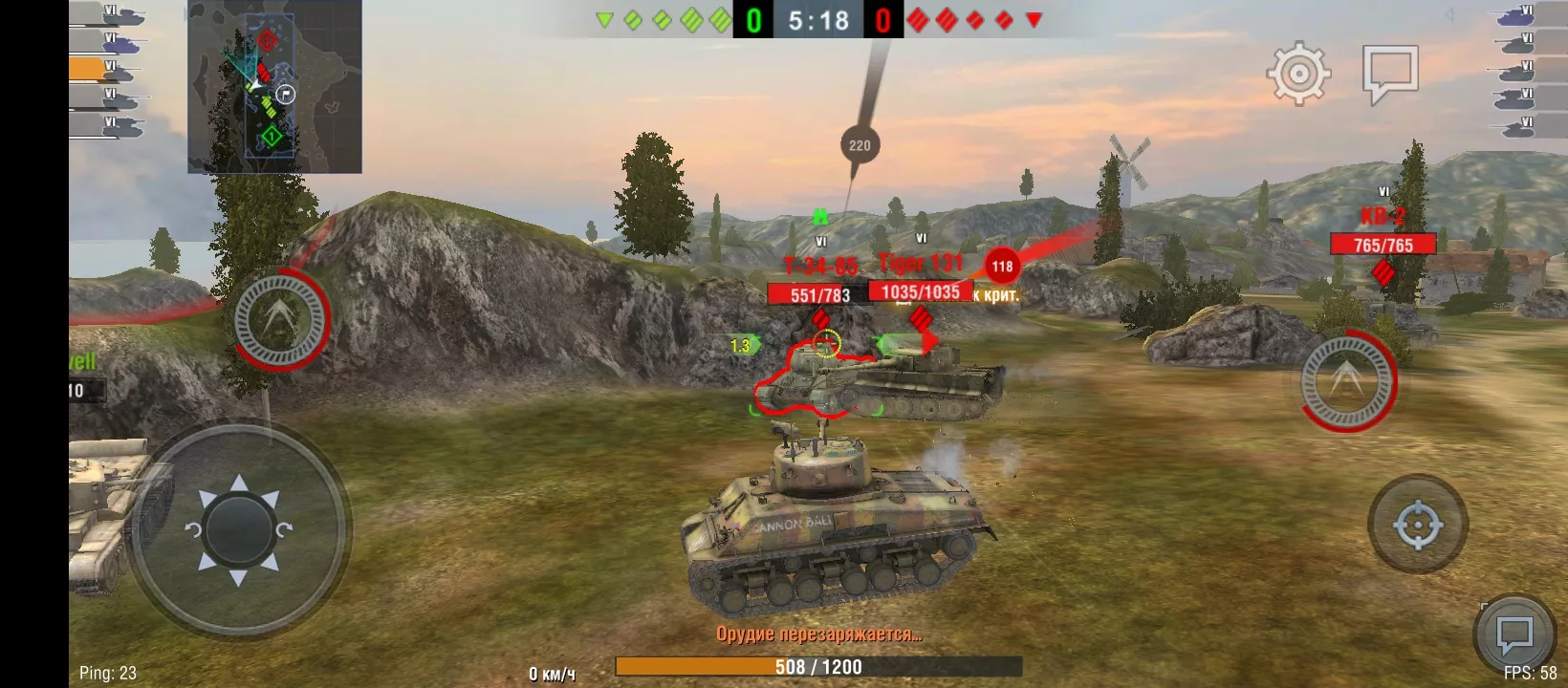Open the settings gear menu
1568x688 pixels.
(x=1298, y=73)
